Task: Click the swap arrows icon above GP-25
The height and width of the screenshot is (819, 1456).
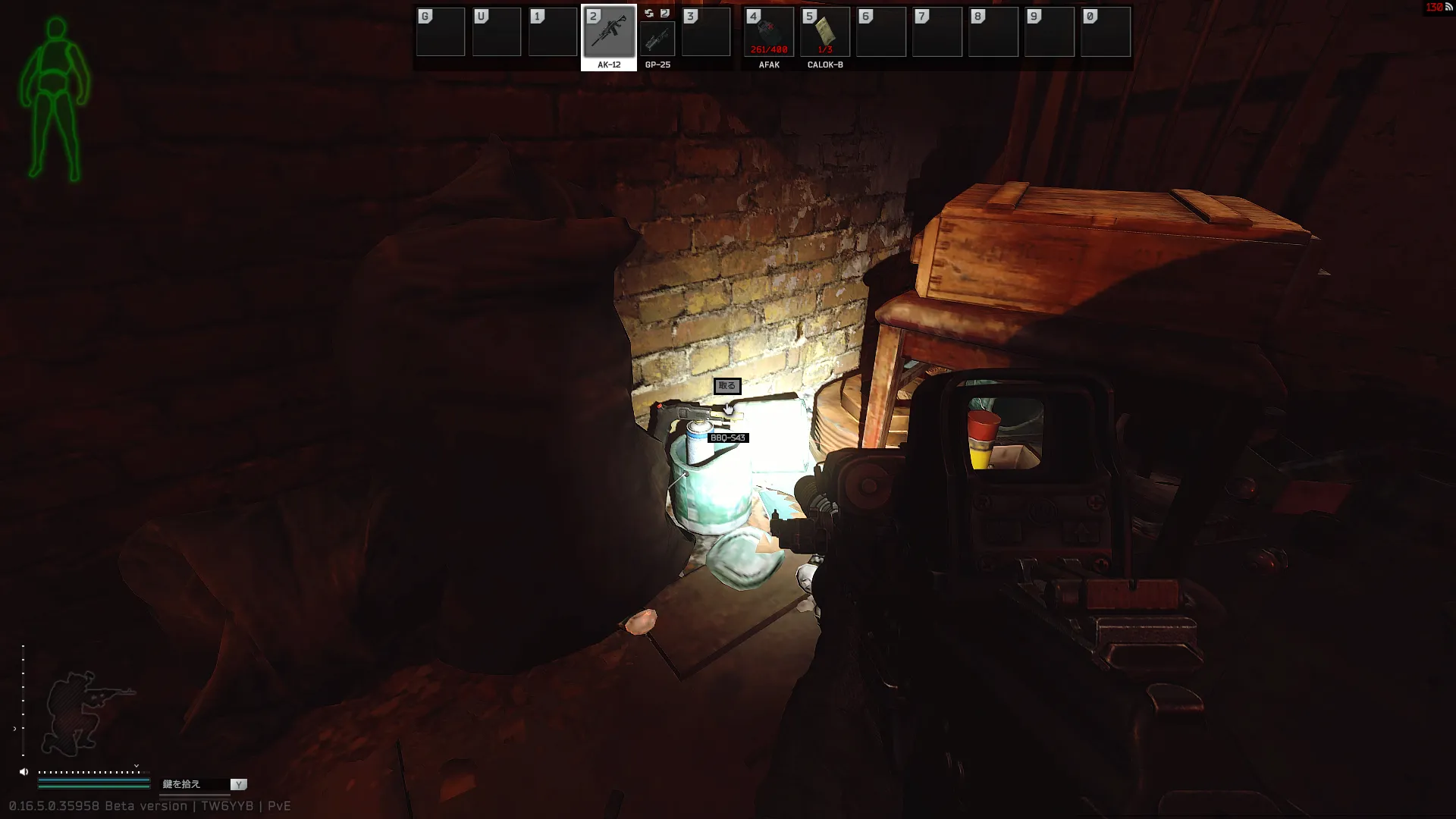Action: pos(649,14)
